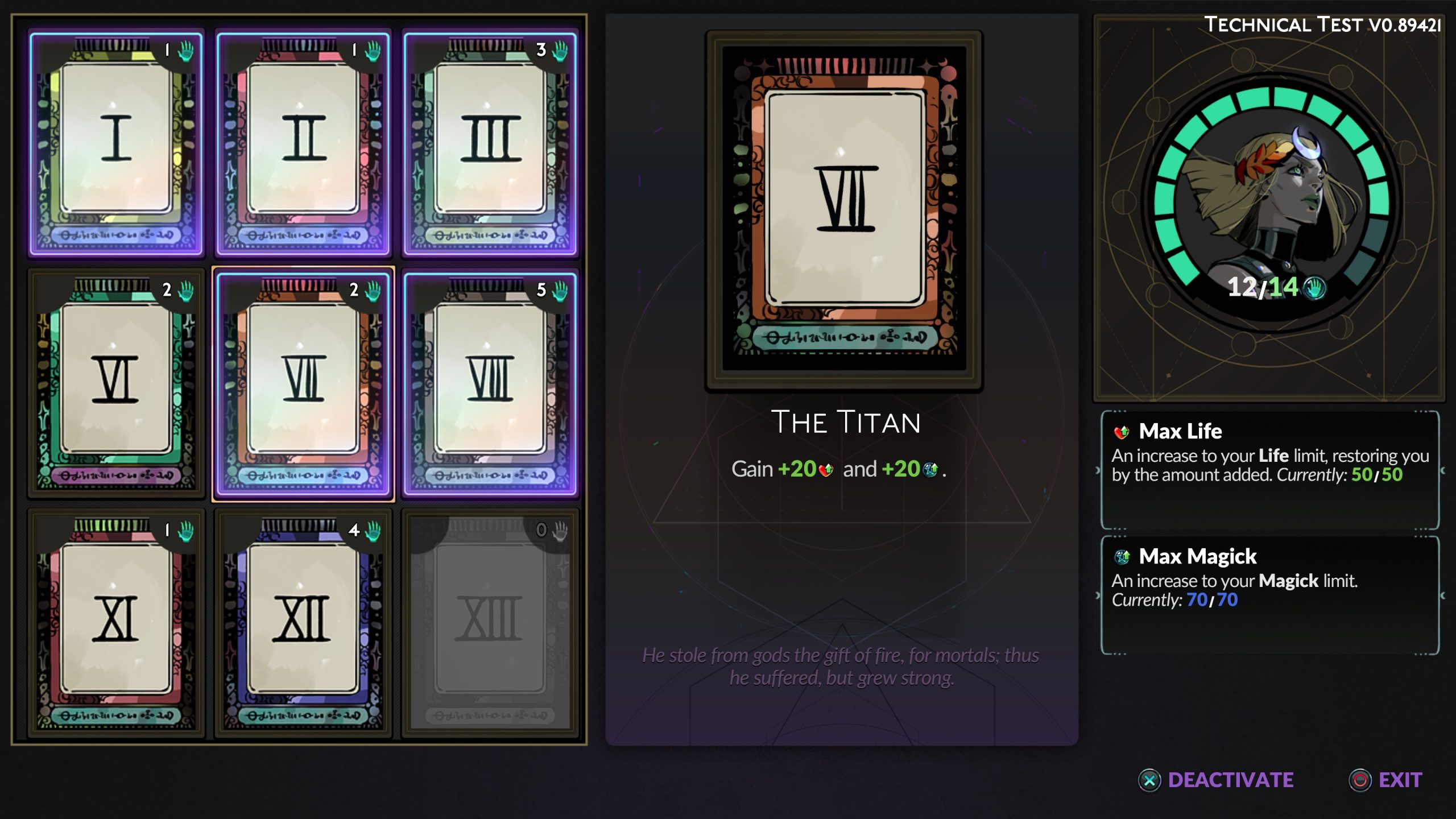Select the green arcana card VI
Viewport: 1456px width, 819px height.
pos(116,383)
